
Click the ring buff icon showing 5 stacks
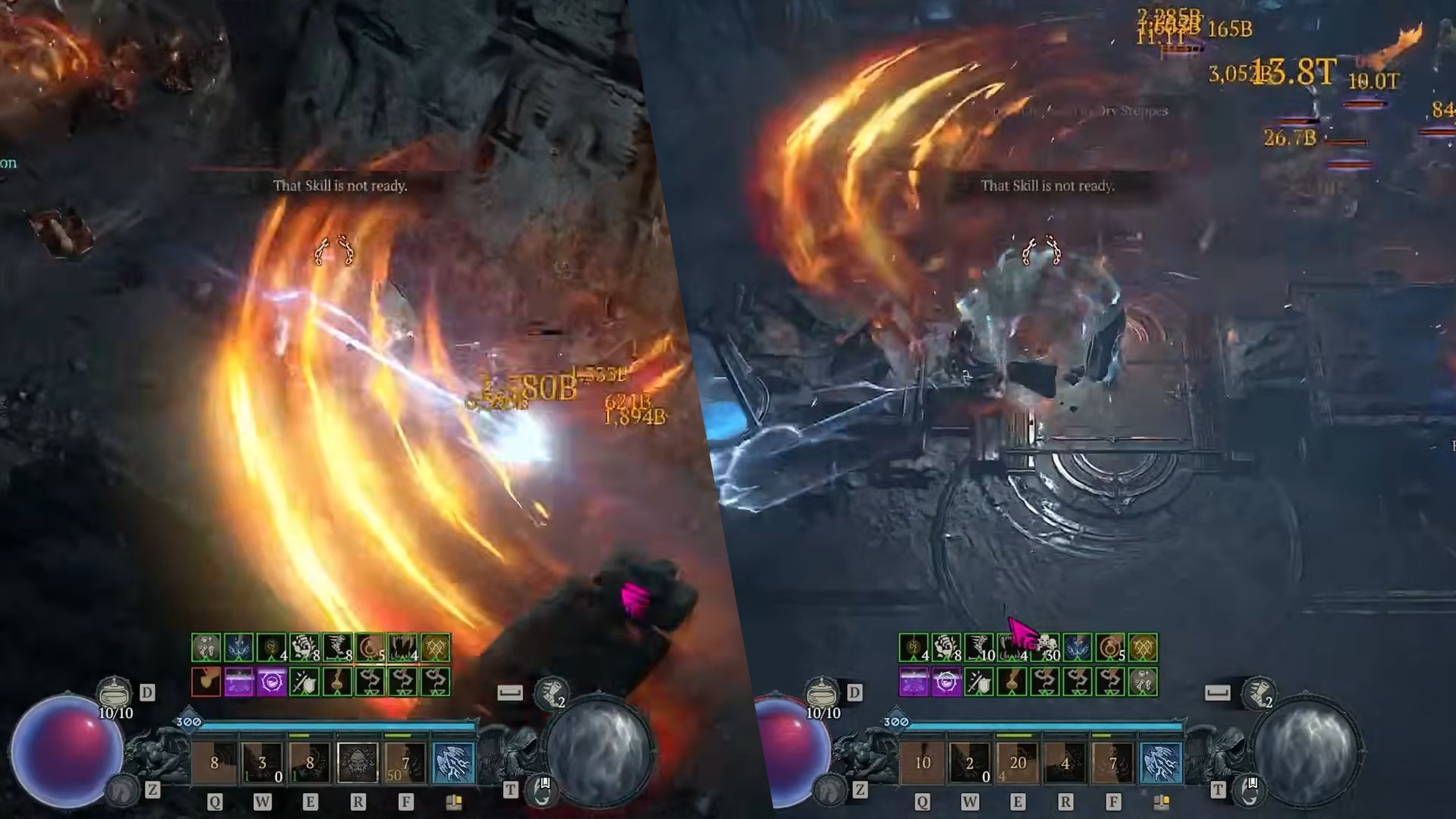(1109, 648)
